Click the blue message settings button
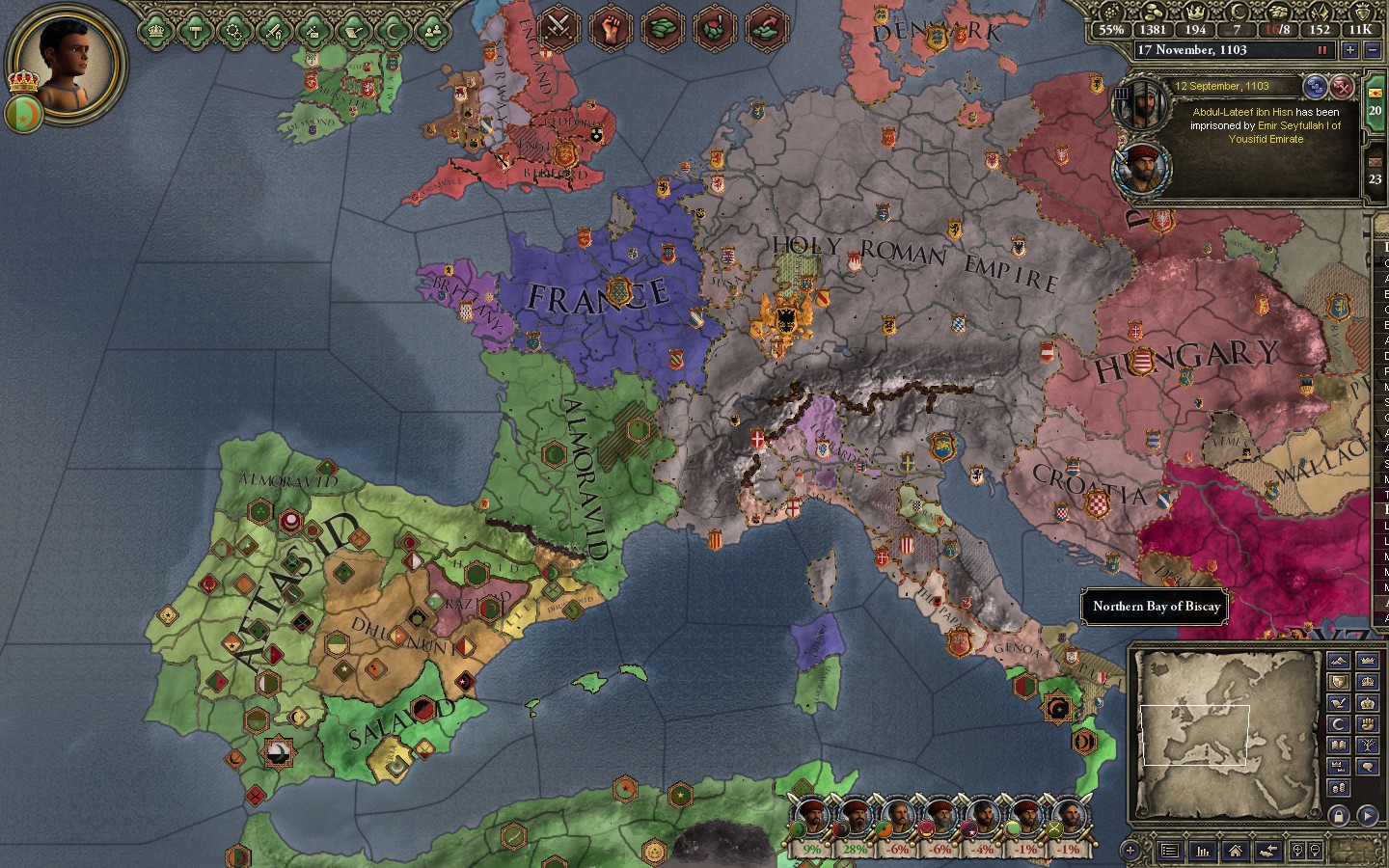 [x=1315, y=87]
